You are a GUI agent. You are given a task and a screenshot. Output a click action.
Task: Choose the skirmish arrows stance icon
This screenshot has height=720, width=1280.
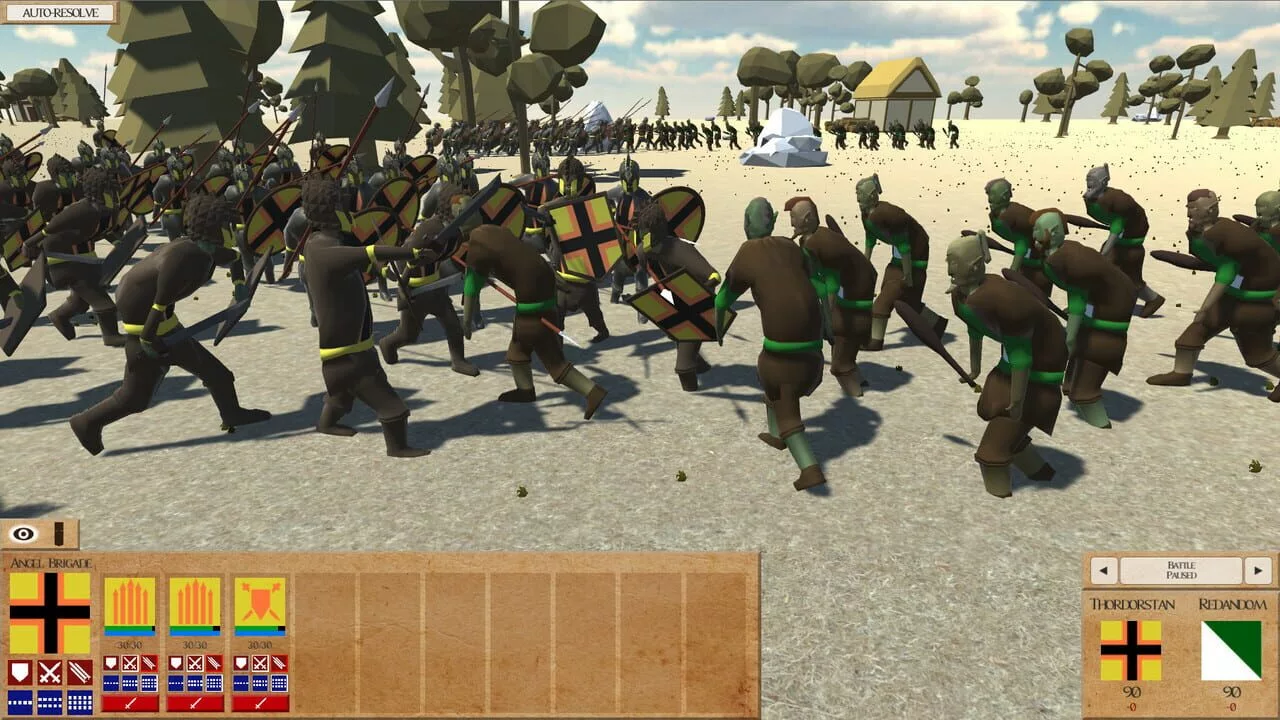click(x=80, y=672)
